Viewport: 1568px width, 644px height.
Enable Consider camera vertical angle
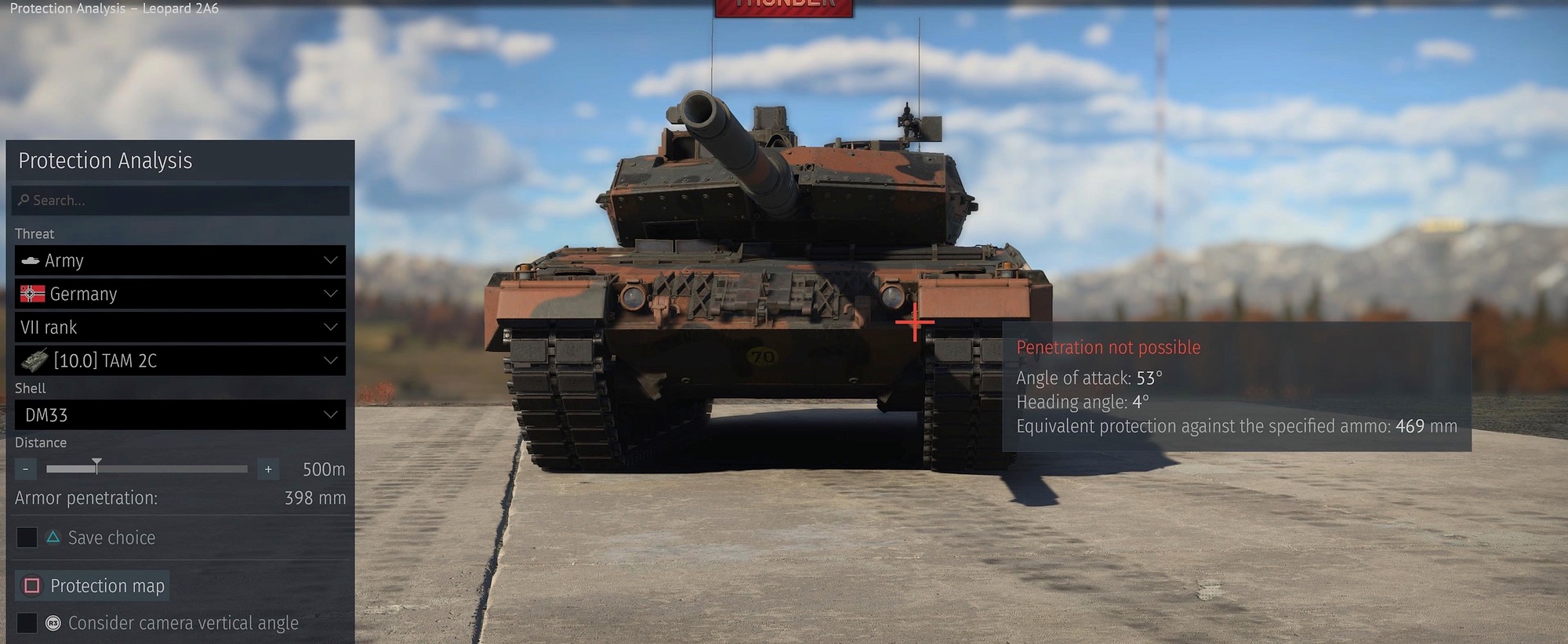tap(27, 623)
